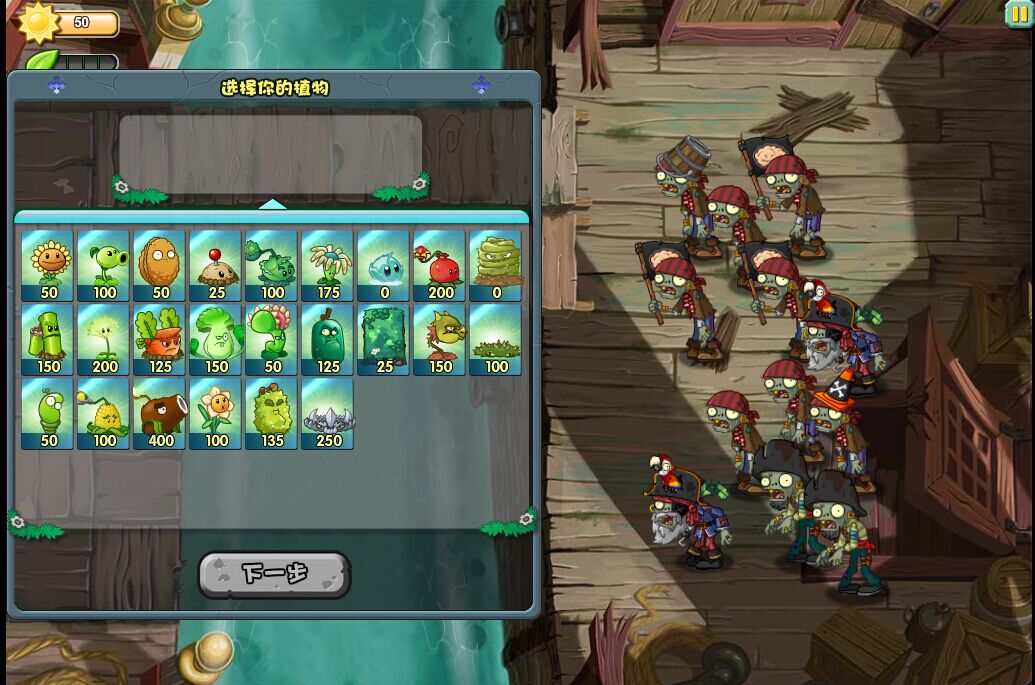The width and height of the screenshot is (1035, 685).
Task: Select the Sunflower seed packet
Action: point(47,266)
